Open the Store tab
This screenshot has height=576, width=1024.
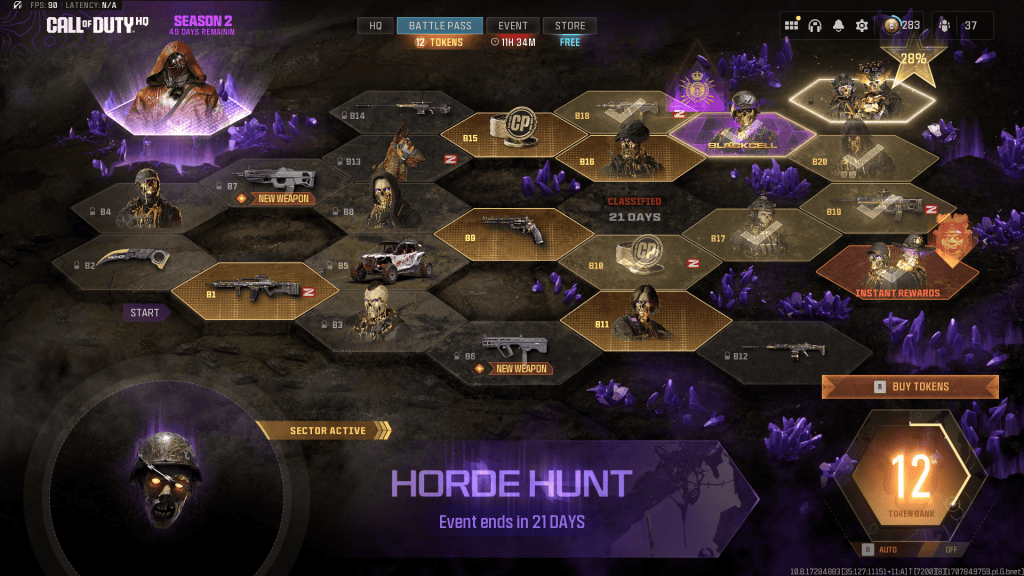click(572, 26)
